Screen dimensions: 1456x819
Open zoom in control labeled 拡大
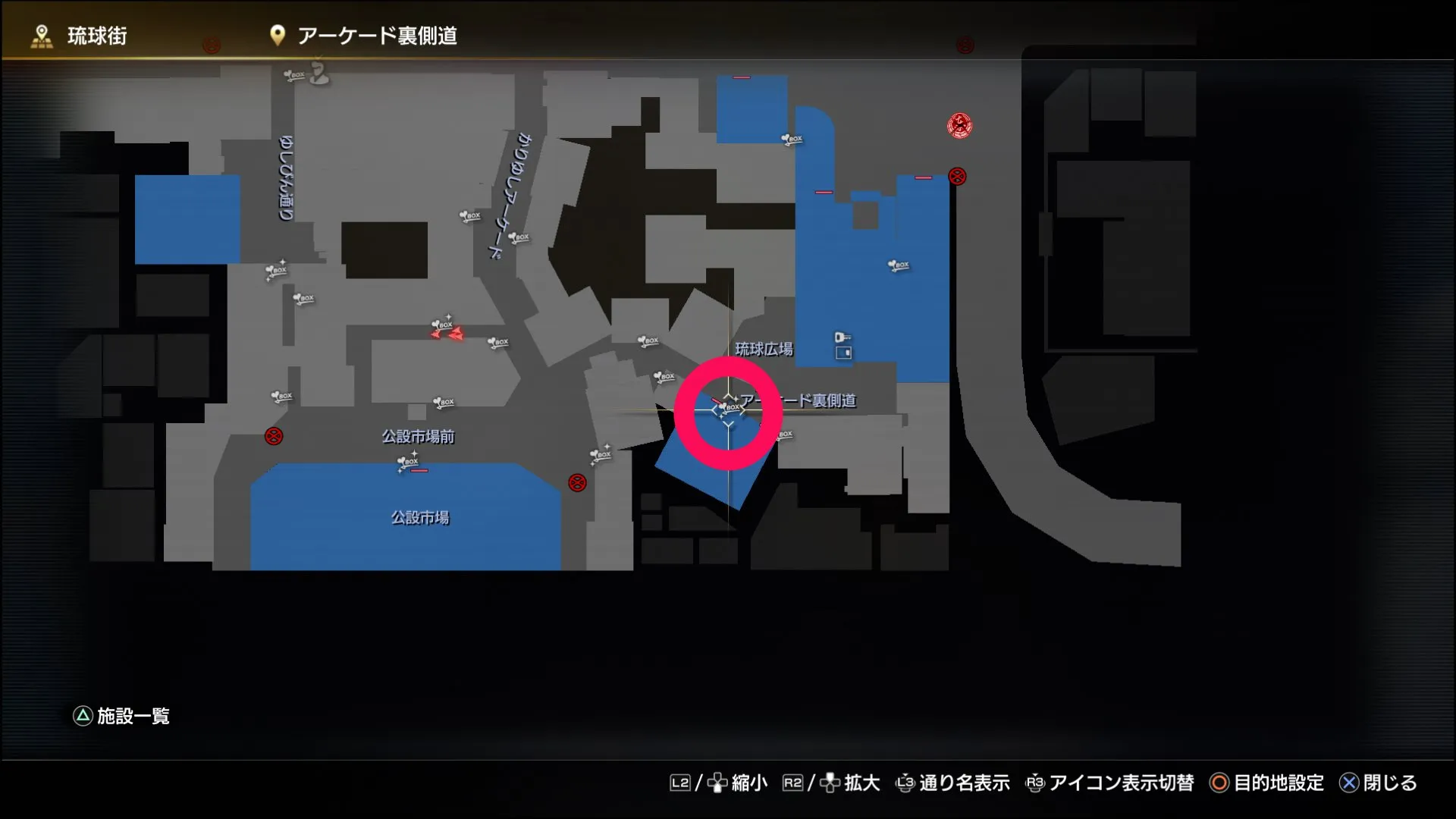pyautogui.click(x=862, y=783)
